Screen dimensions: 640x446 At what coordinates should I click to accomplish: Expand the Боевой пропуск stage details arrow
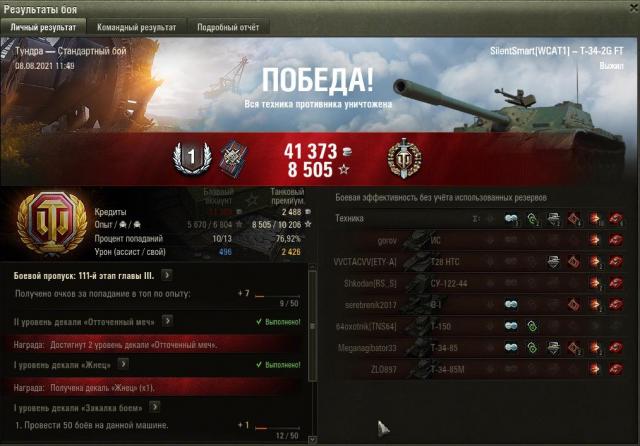click(166, 273)
